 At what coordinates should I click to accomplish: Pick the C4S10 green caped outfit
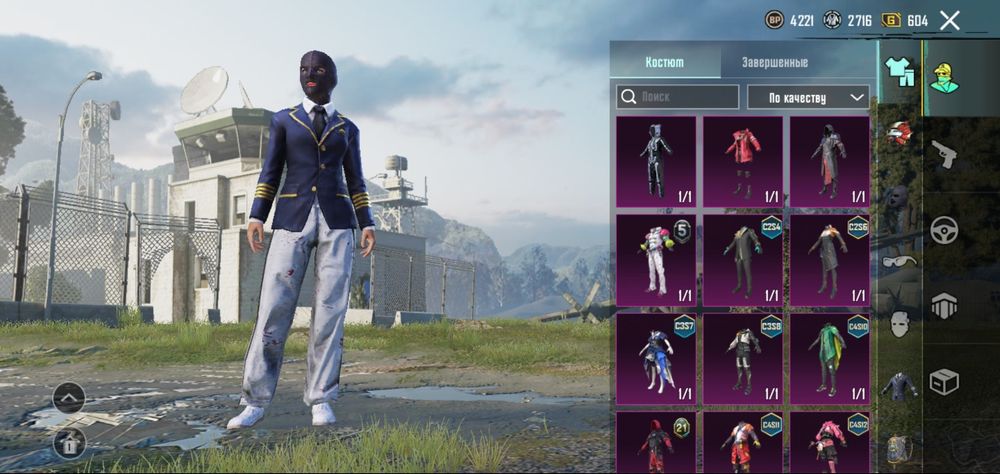830,358
